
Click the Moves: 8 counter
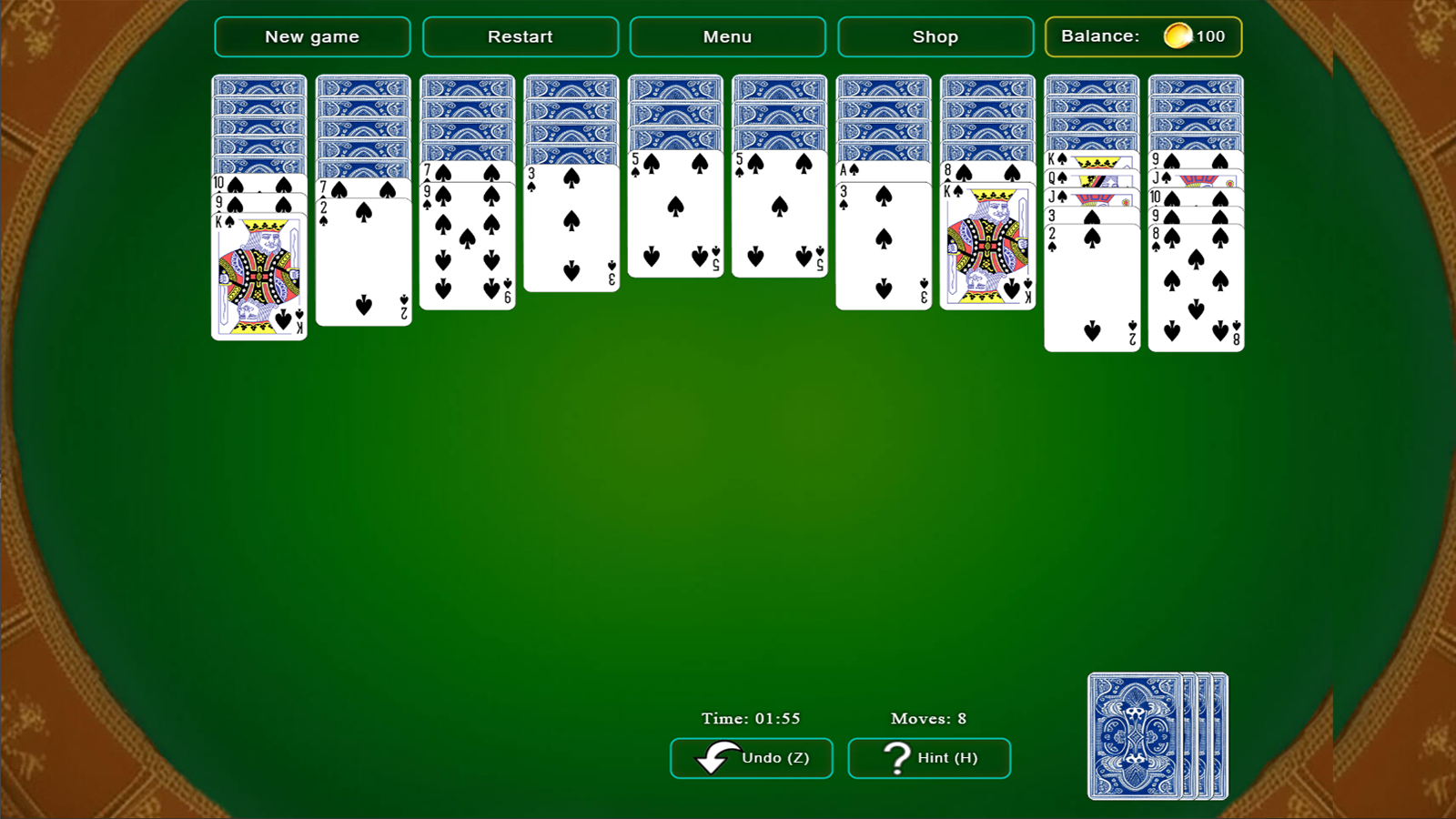coord(927,718)
